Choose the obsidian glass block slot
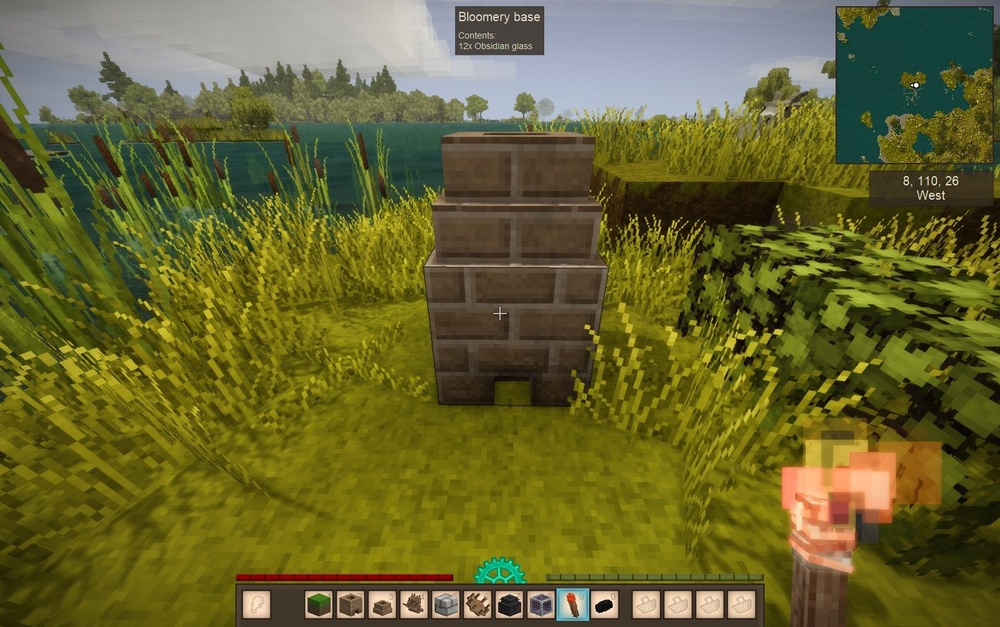The width and height of the screenshot is (1000, 627). click(540, 605)
